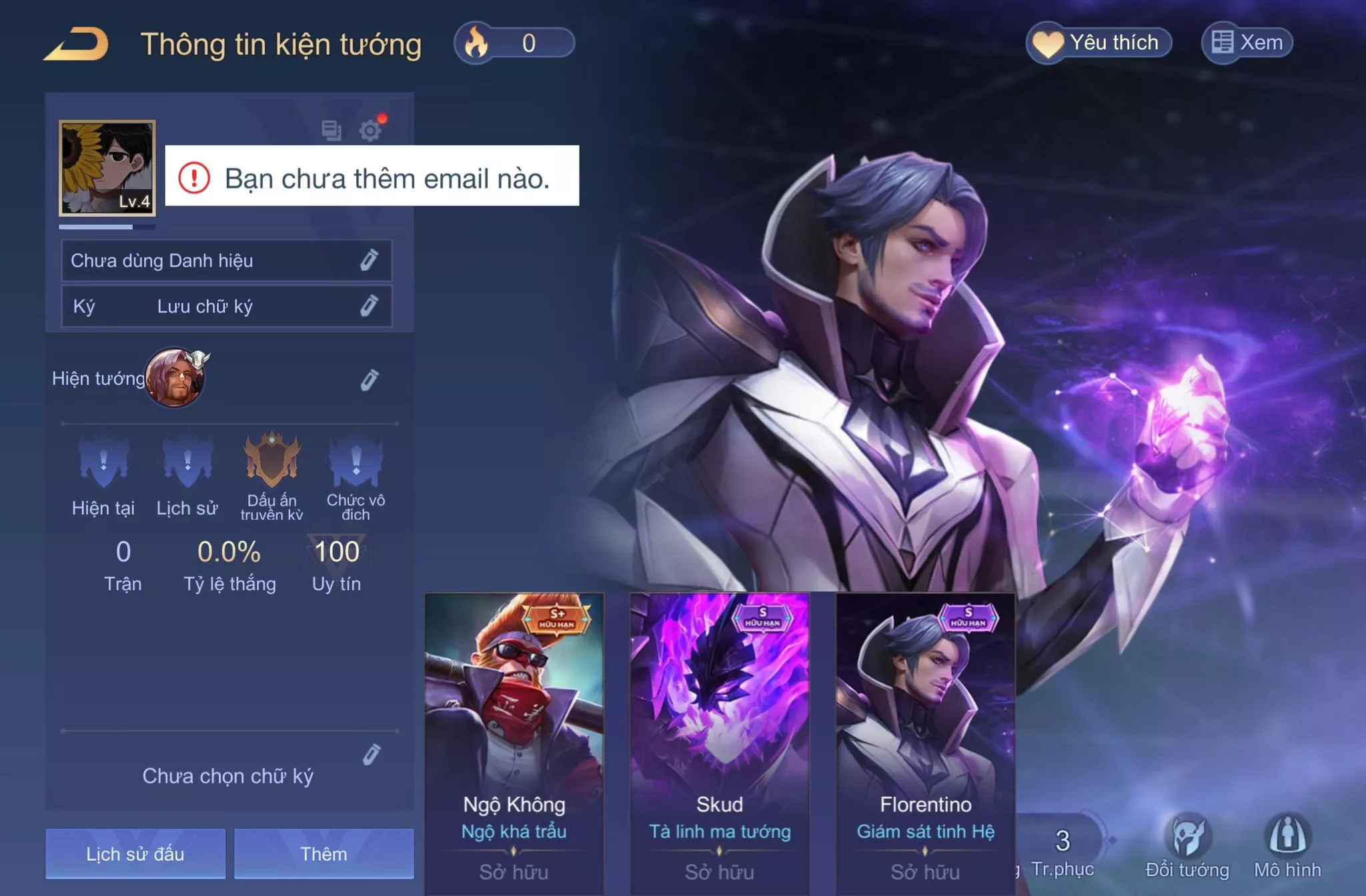
Task: Edit the Hiện tướng displayed hero
Action: tap(370, 379)
